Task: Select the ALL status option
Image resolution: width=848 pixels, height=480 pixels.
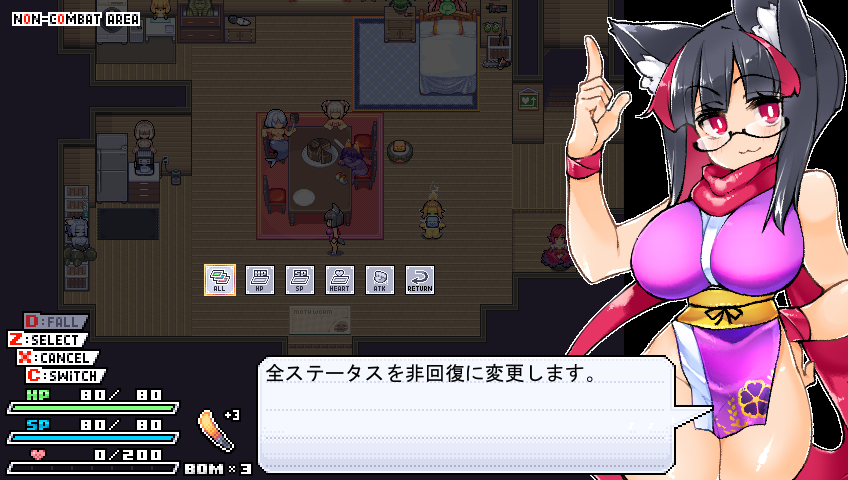Action: click(x=220, y=280)
